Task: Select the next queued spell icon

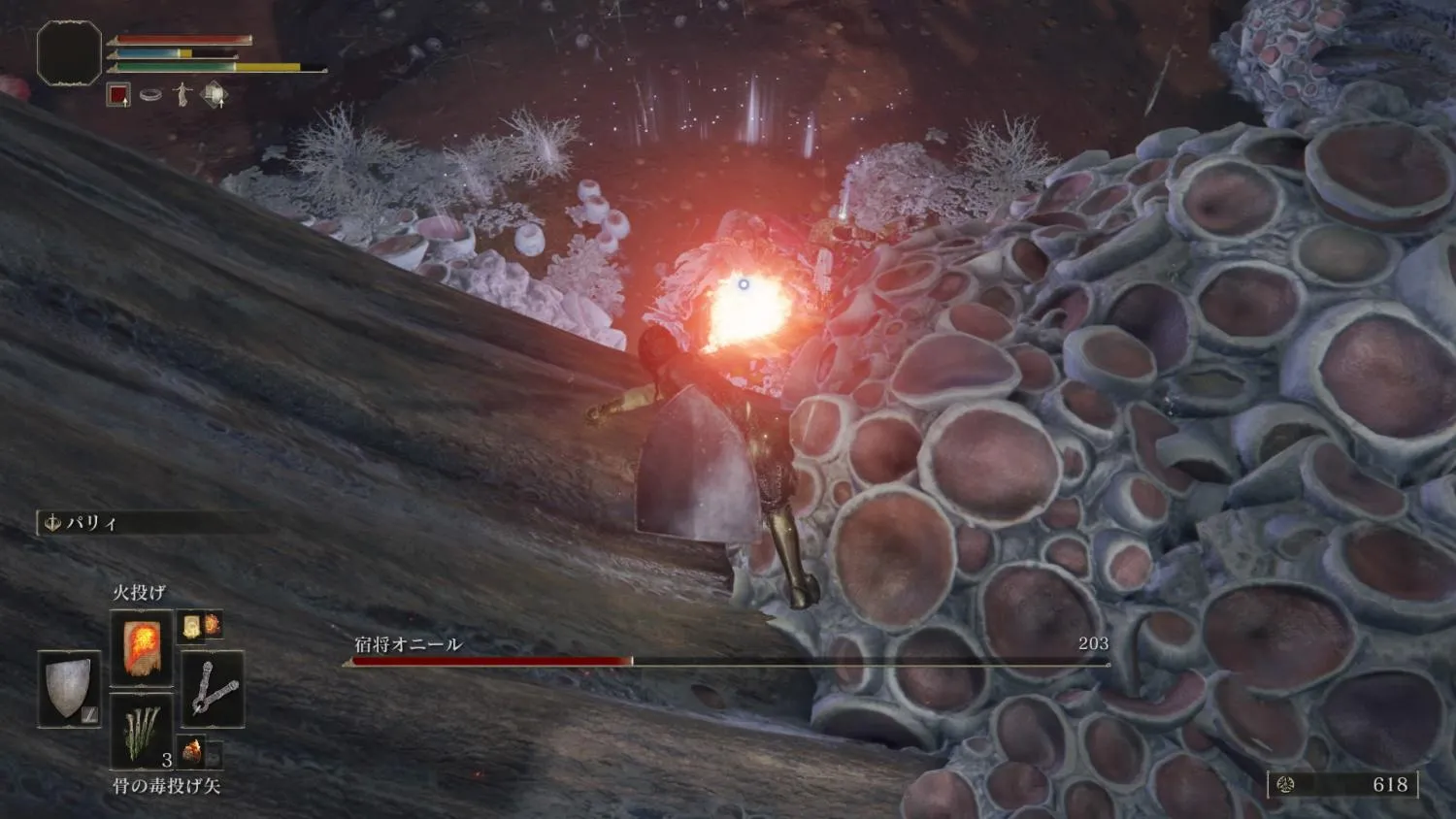Action: [199, 625]
